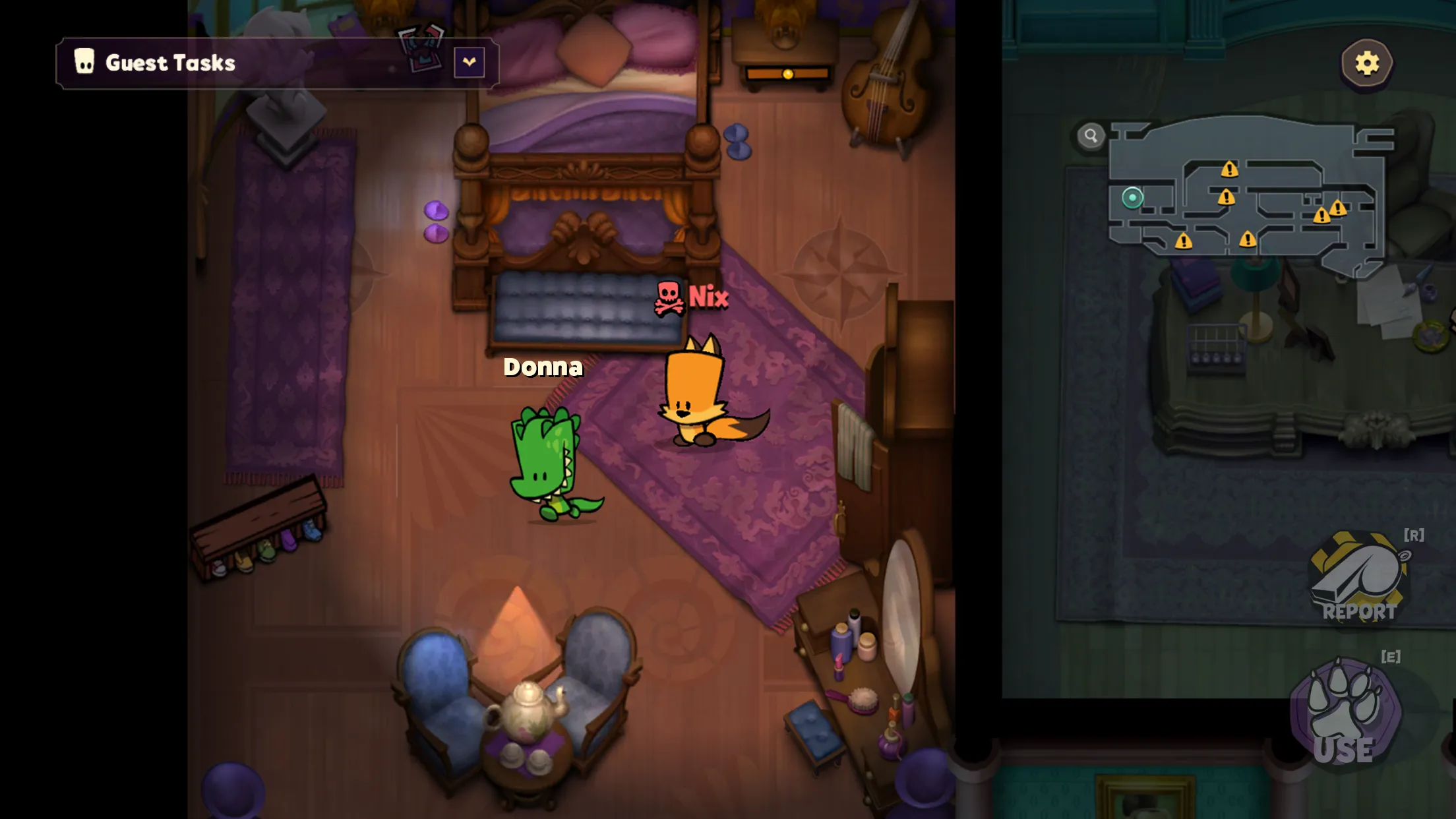Click the magnifying glass to zoom the minimap
The height and width of the screenshot is (819, 1456).
(x=1091, y=135)
